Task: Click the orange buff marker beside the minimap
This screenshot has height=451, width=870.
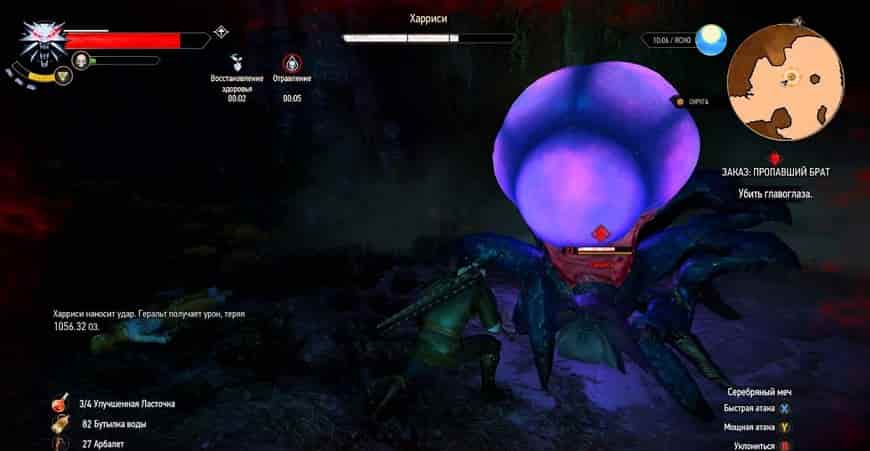Action: tap(679, 101)
